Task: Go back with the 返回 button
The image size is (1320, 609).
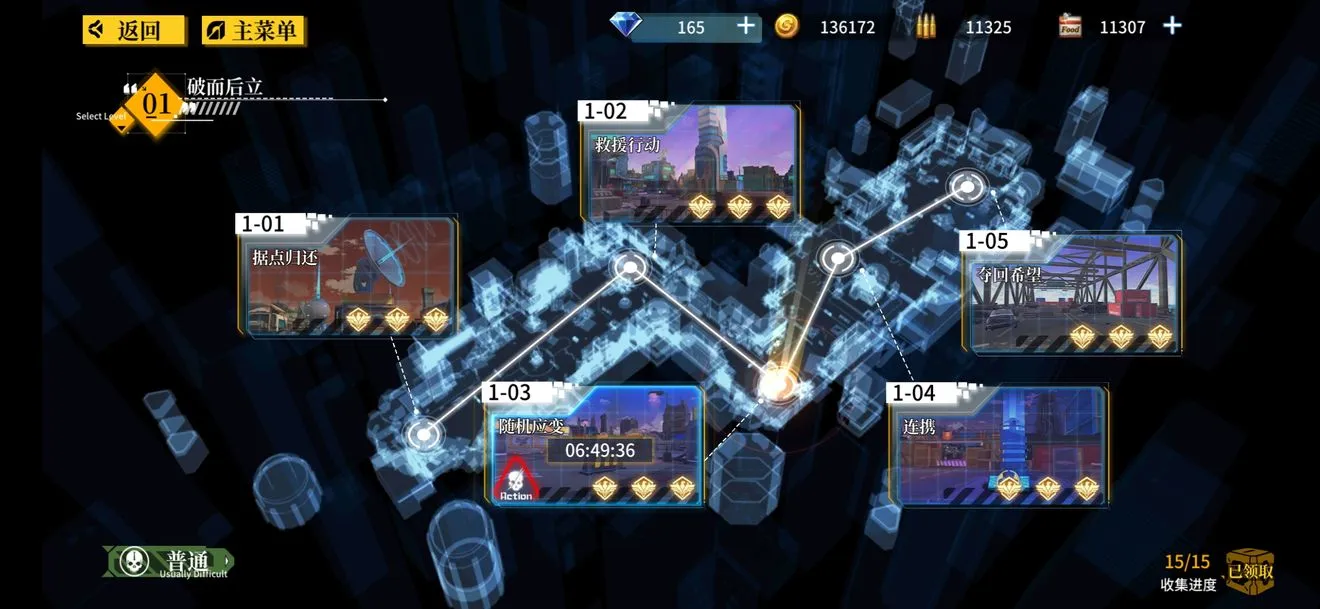Action: pos(135,30)
